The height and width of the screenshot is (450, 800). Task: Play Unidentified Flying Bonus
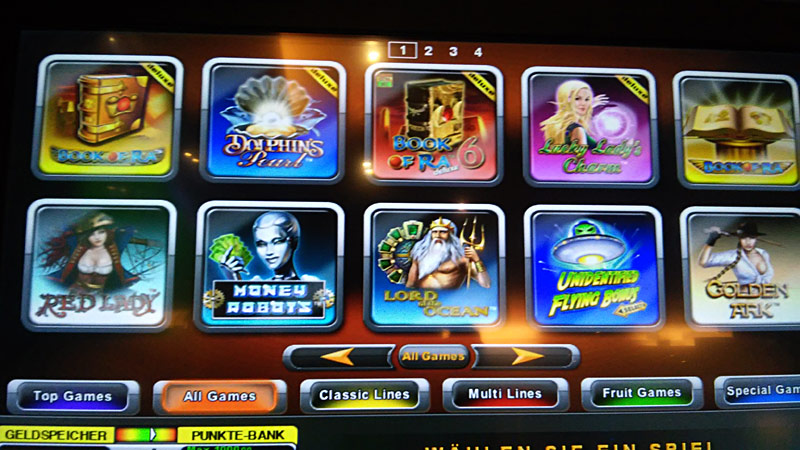[593, 268]
